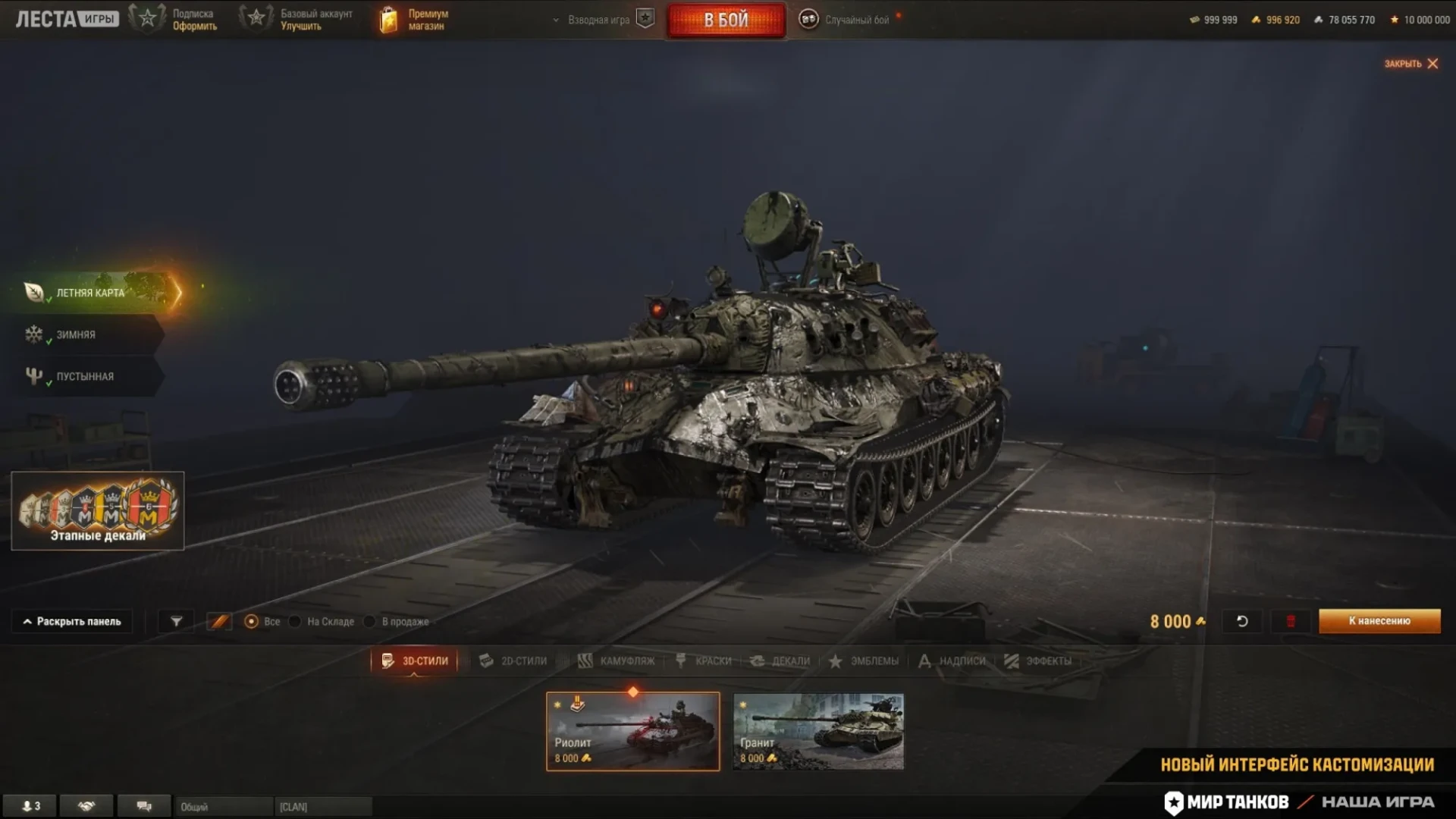Open the Камуфляж tab
The image size is (1456, 819).
617,661
